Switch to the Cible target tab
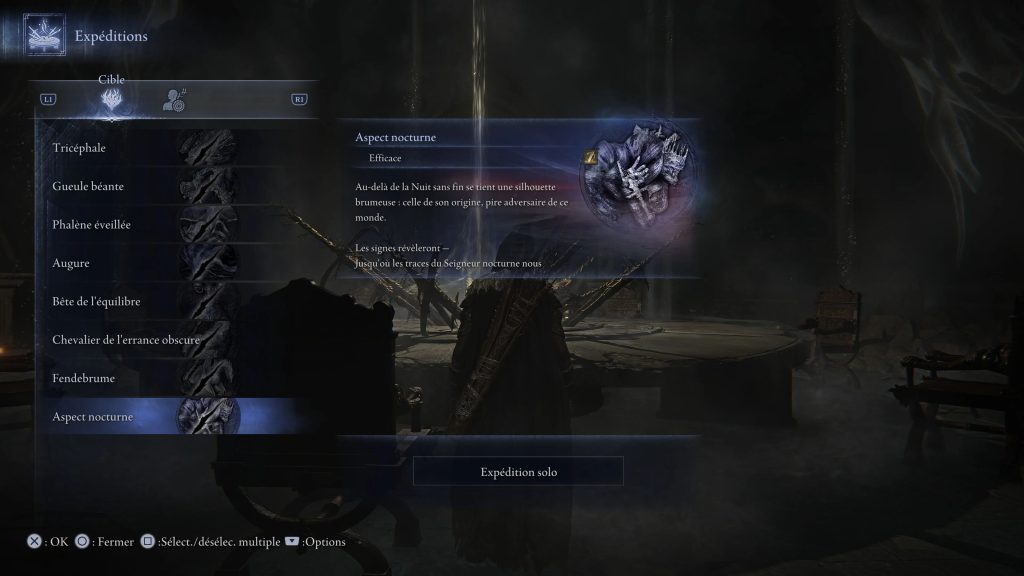 112,99
